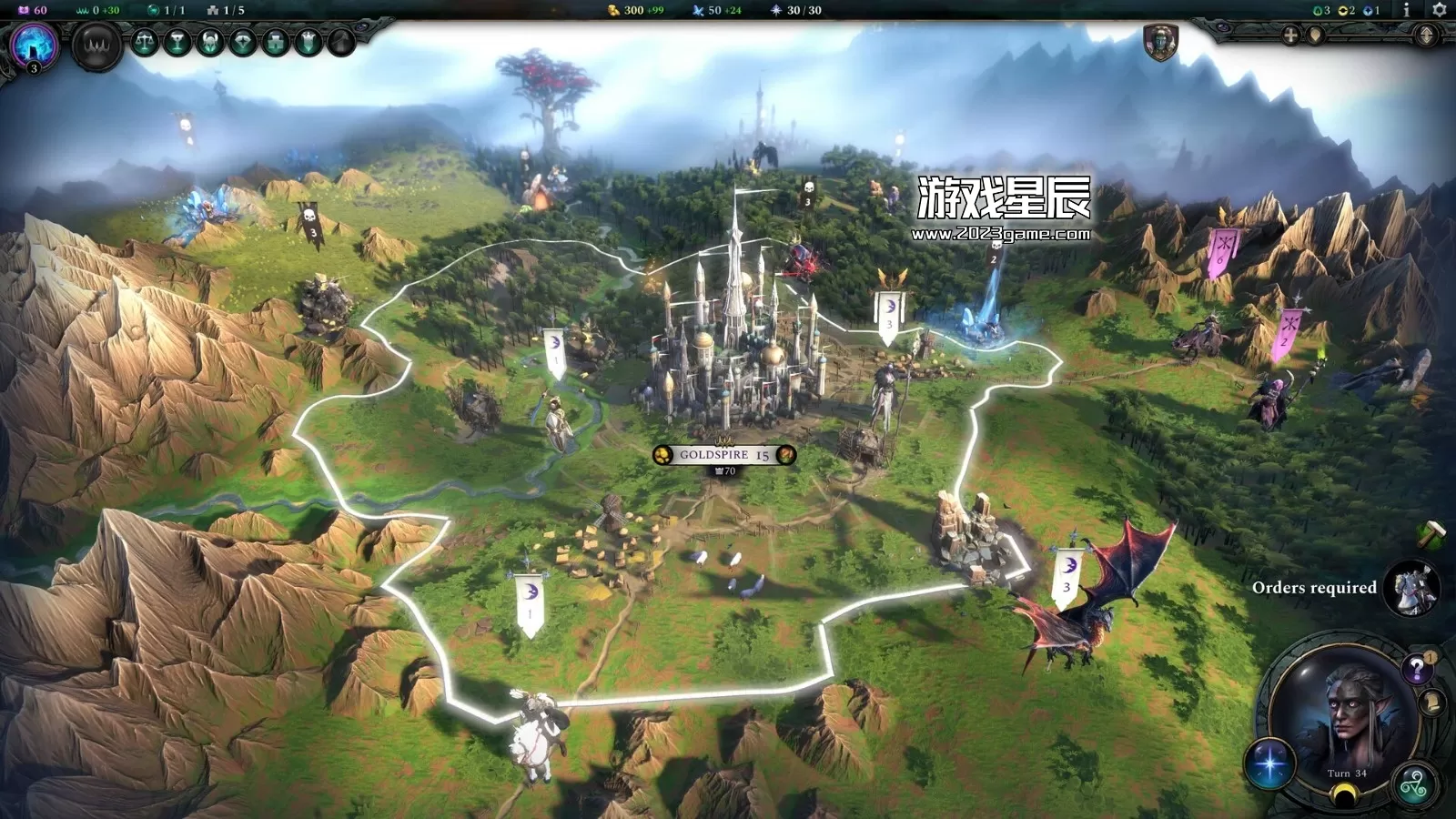Select the rival ruler shield portrait
Viewport: 1456px width, 819px height.
(1160, 43)
